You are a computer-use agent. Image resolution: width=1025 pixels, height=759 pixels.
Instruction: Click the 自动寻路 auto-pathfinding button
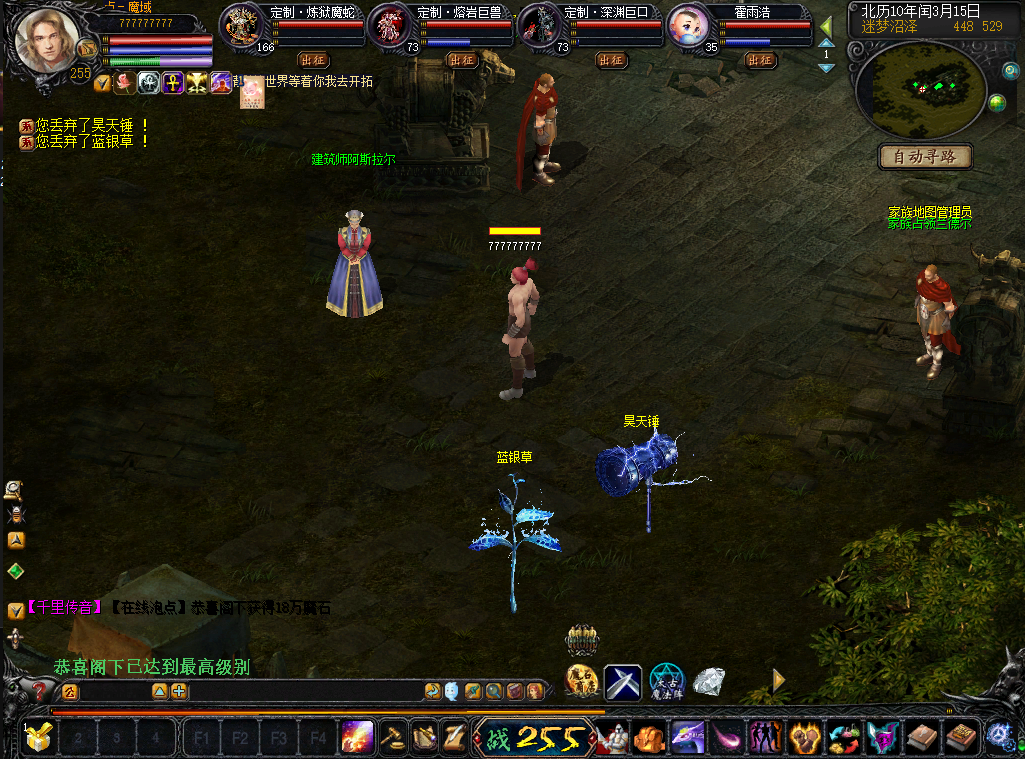[925, 157]
